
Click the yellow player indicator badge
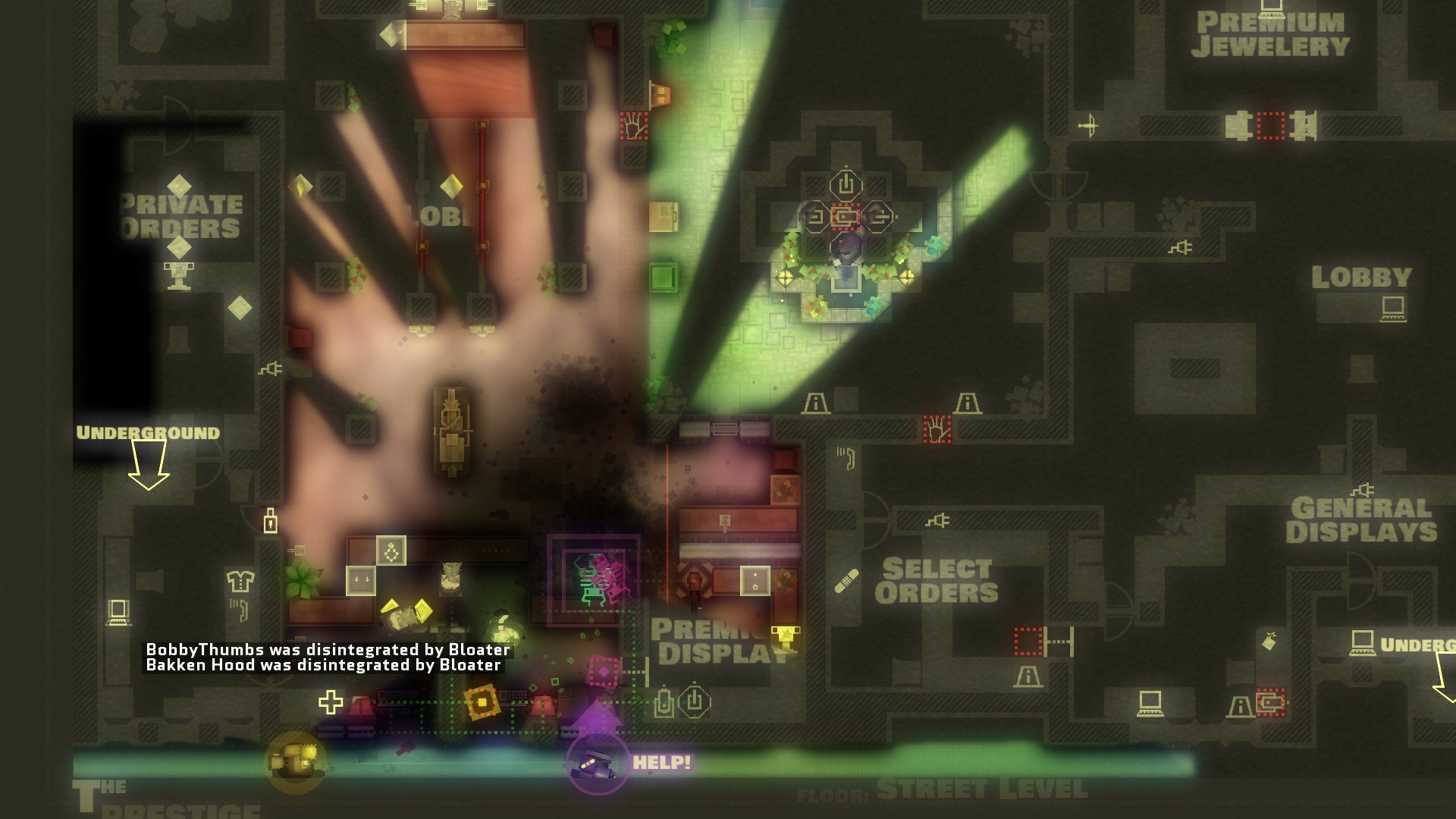point(297,761)
